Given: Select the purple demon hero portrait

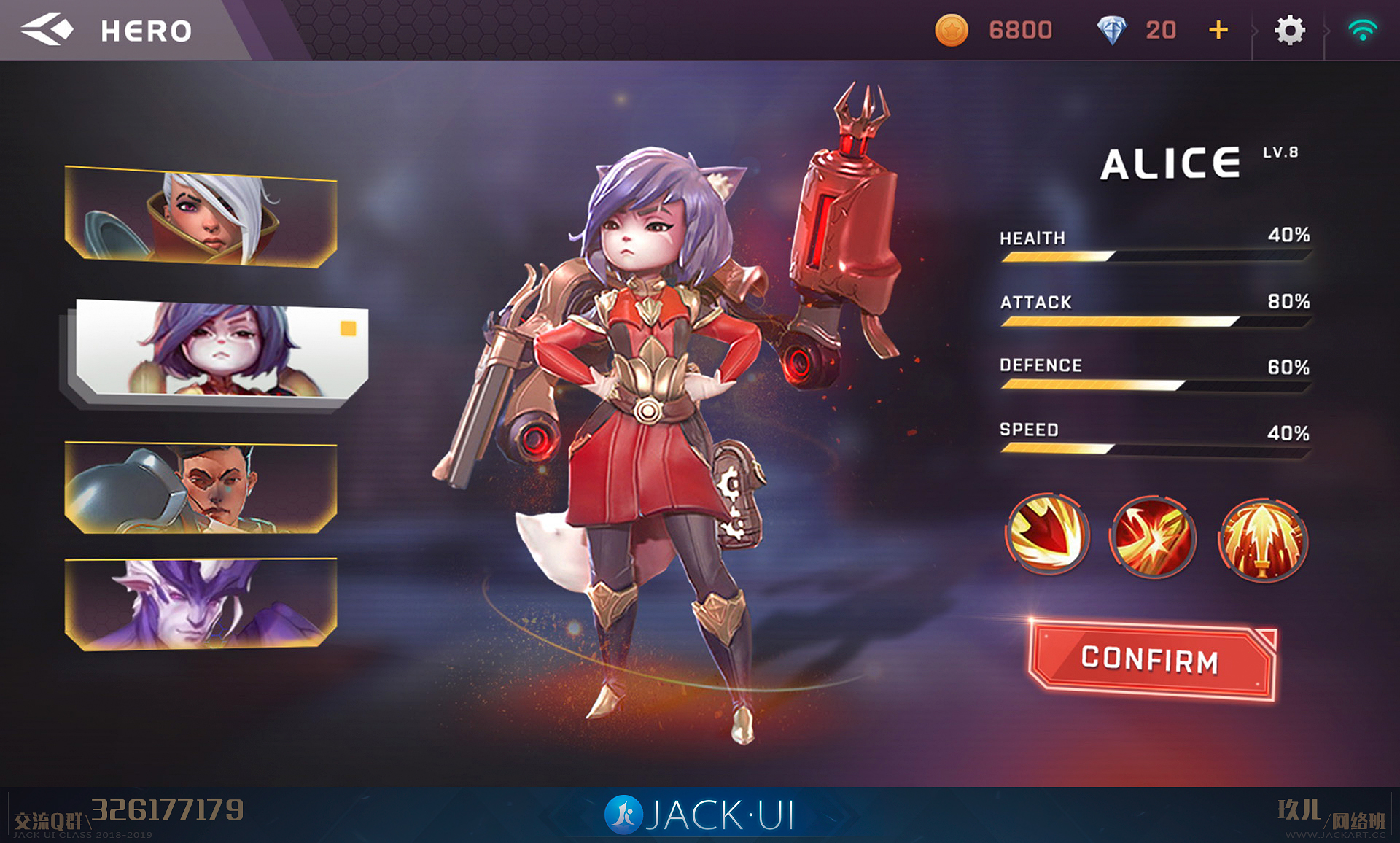Looking at the screenshot, I should tap(201, 604).
